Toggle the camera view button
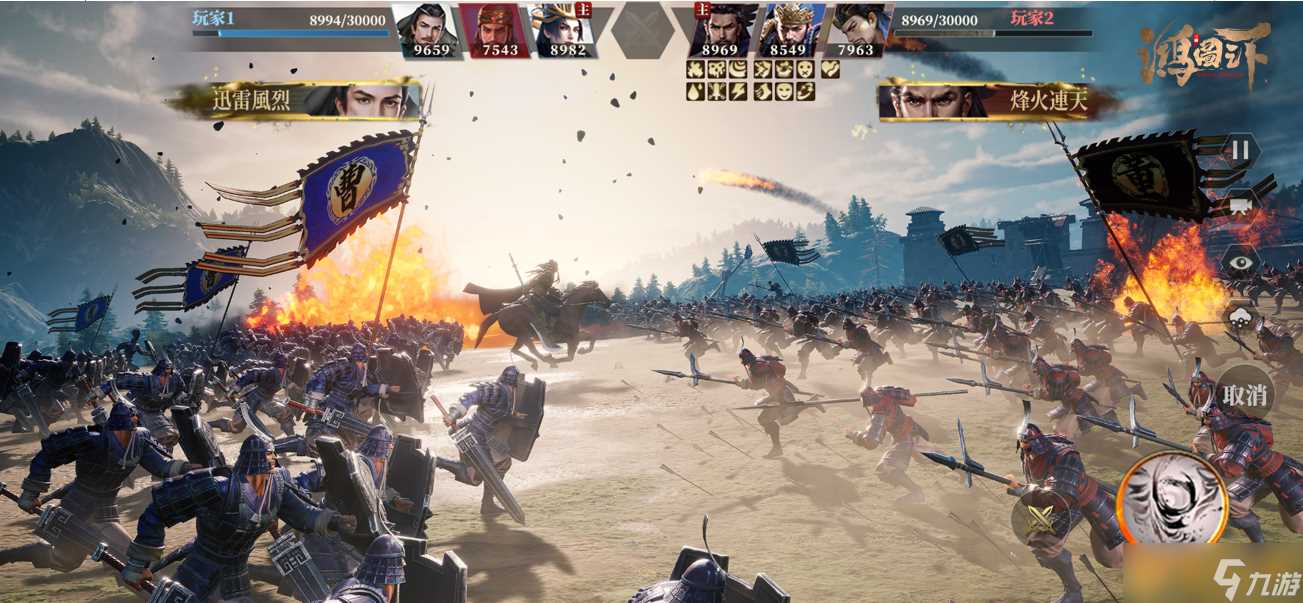 1239,206
